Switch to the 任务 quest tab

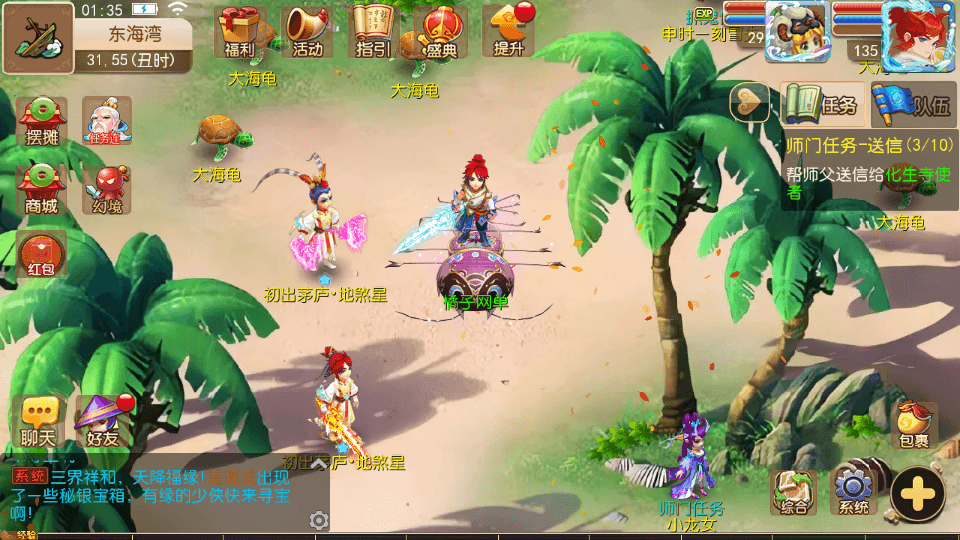(823, 104)
